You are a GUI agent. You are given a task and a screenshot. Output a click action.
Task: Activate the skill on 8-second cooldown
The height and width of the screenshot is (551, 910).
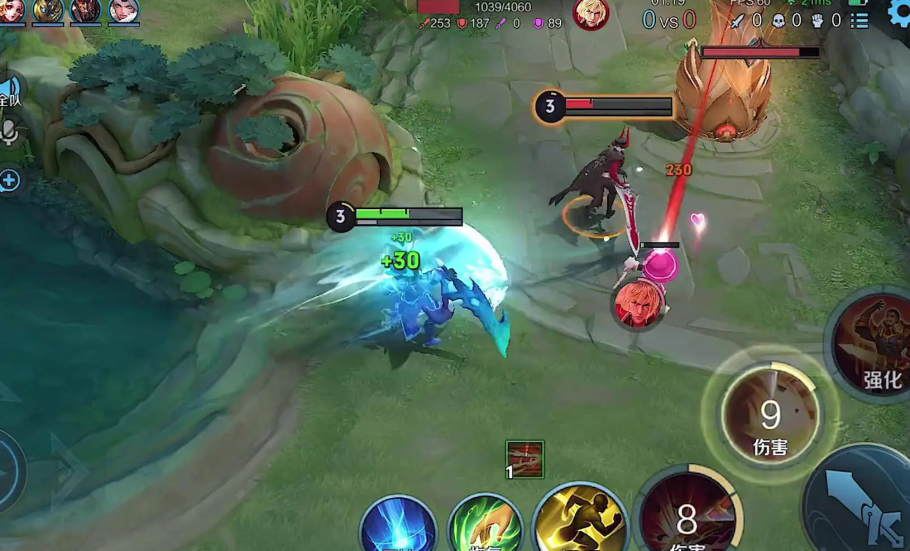point(686,516)
